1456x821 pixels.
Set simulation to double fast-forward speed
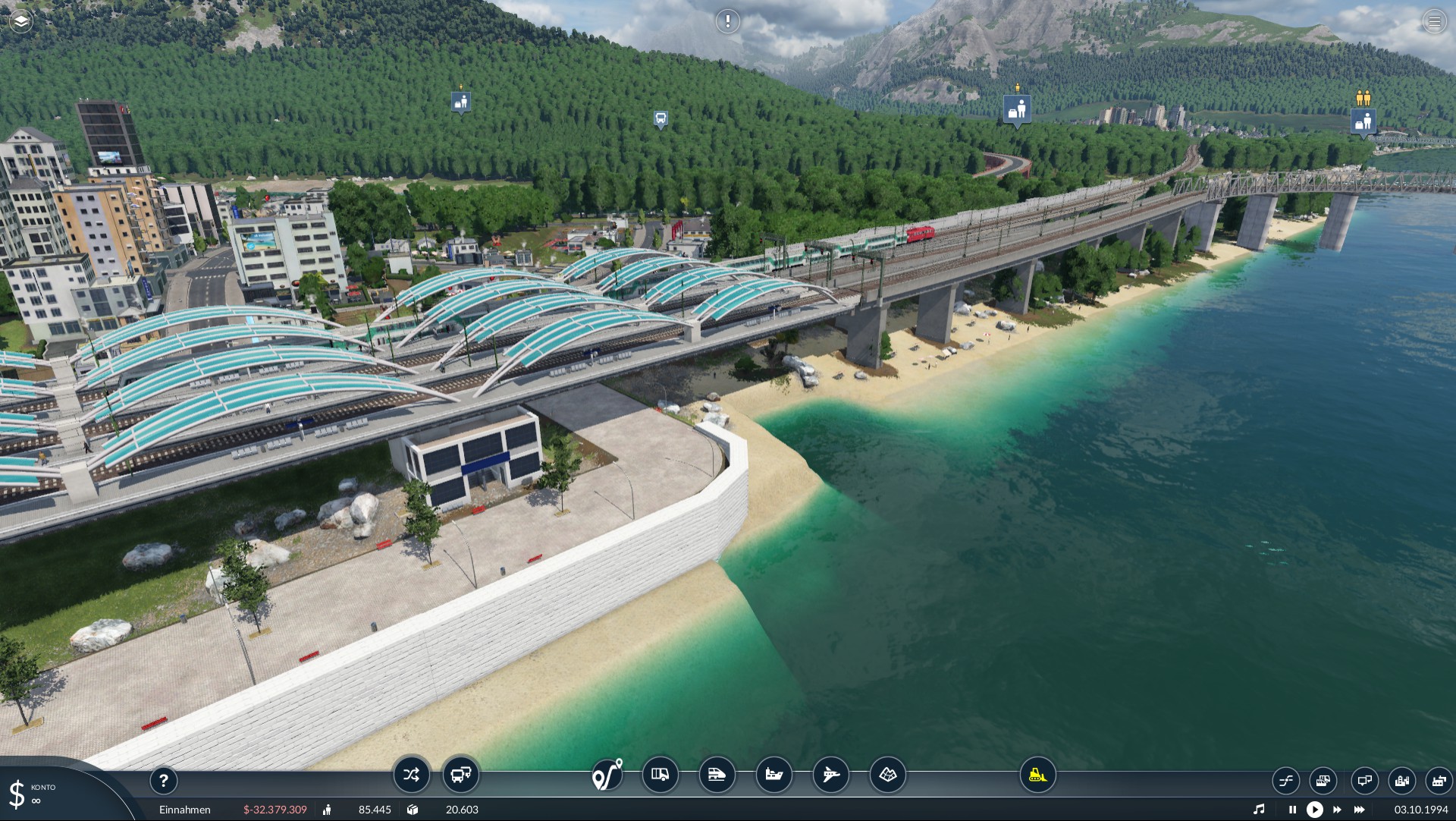1337,810
